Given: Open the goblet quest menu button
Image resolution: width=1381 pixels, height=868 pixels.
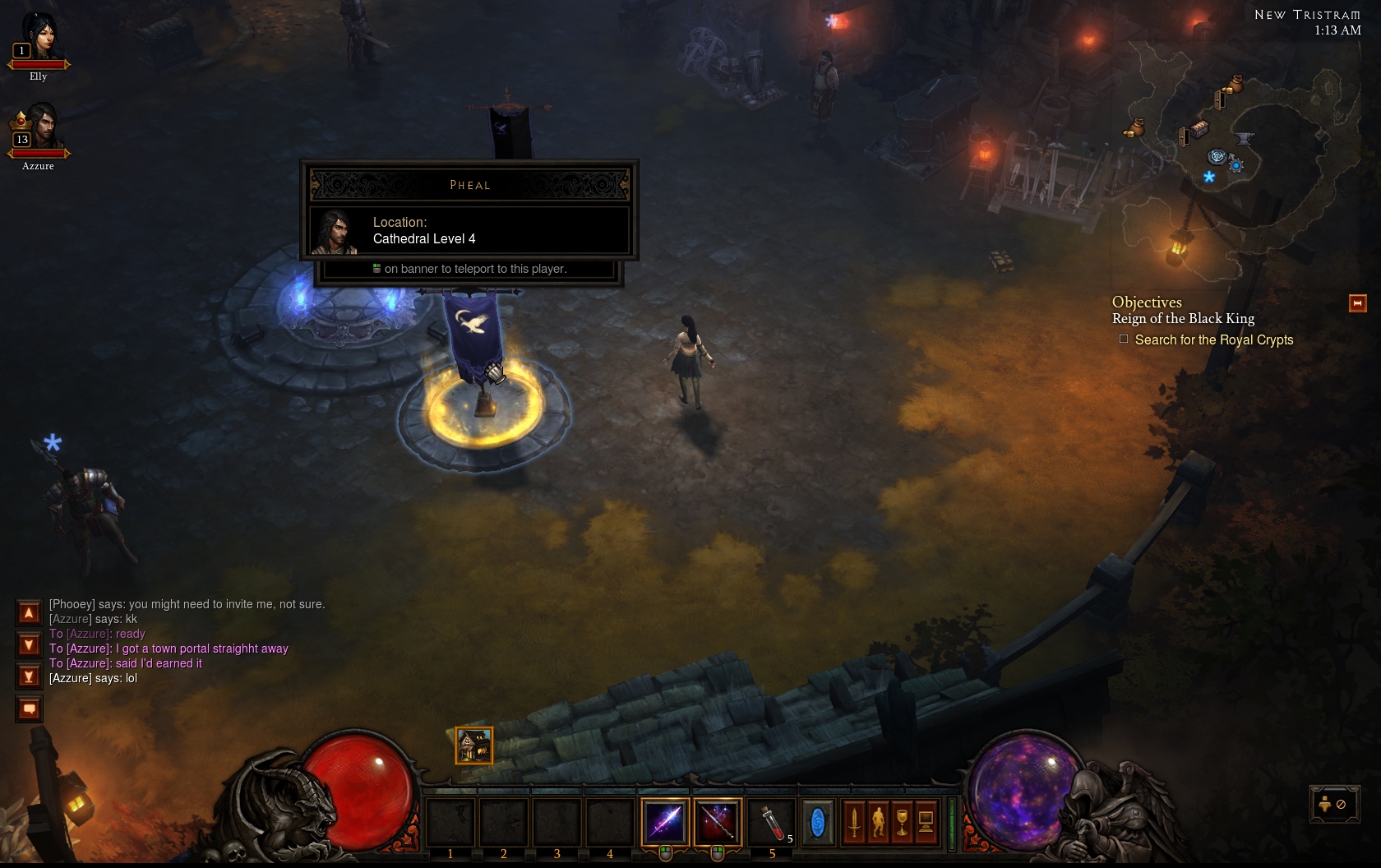Looking at the screenshot, I should tap(902, 822).
